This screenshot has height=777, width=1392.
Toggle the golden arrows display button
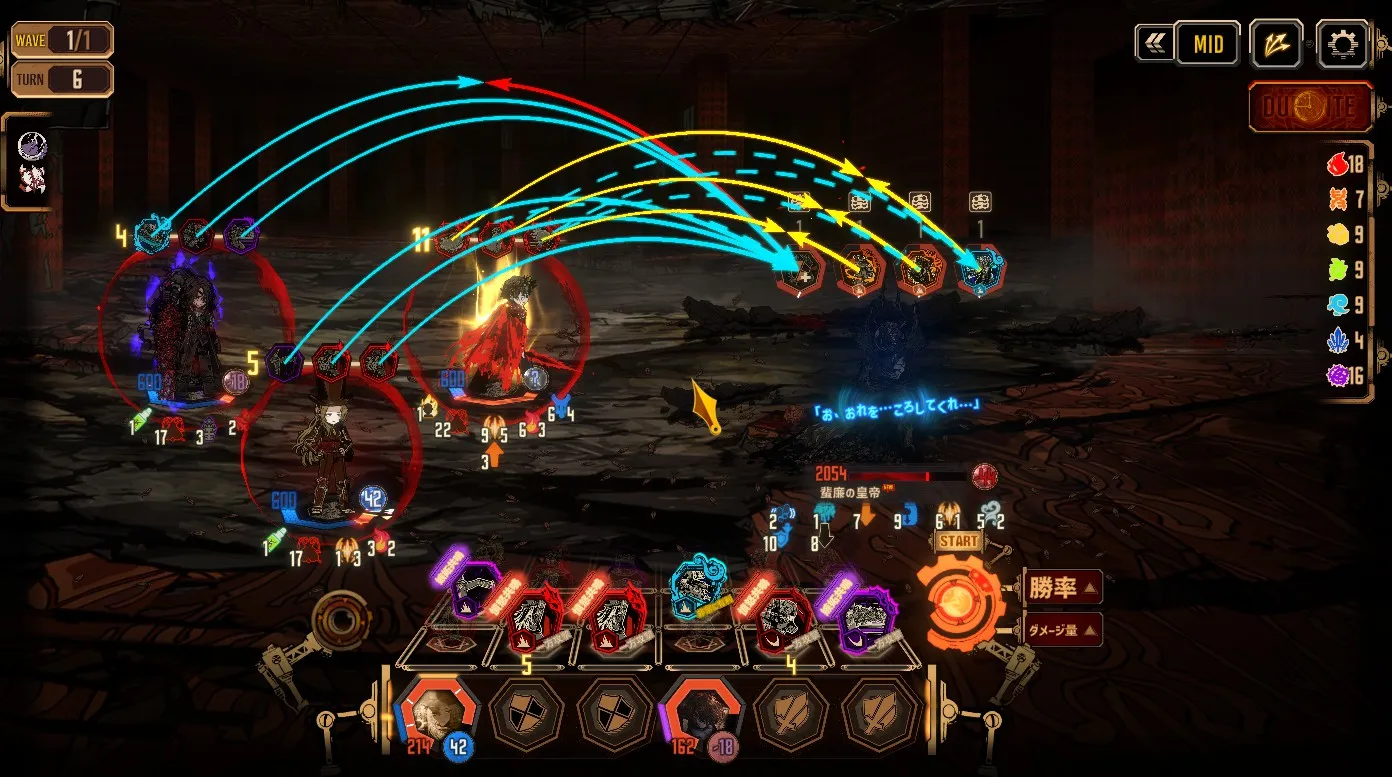tap(1276, 44)
